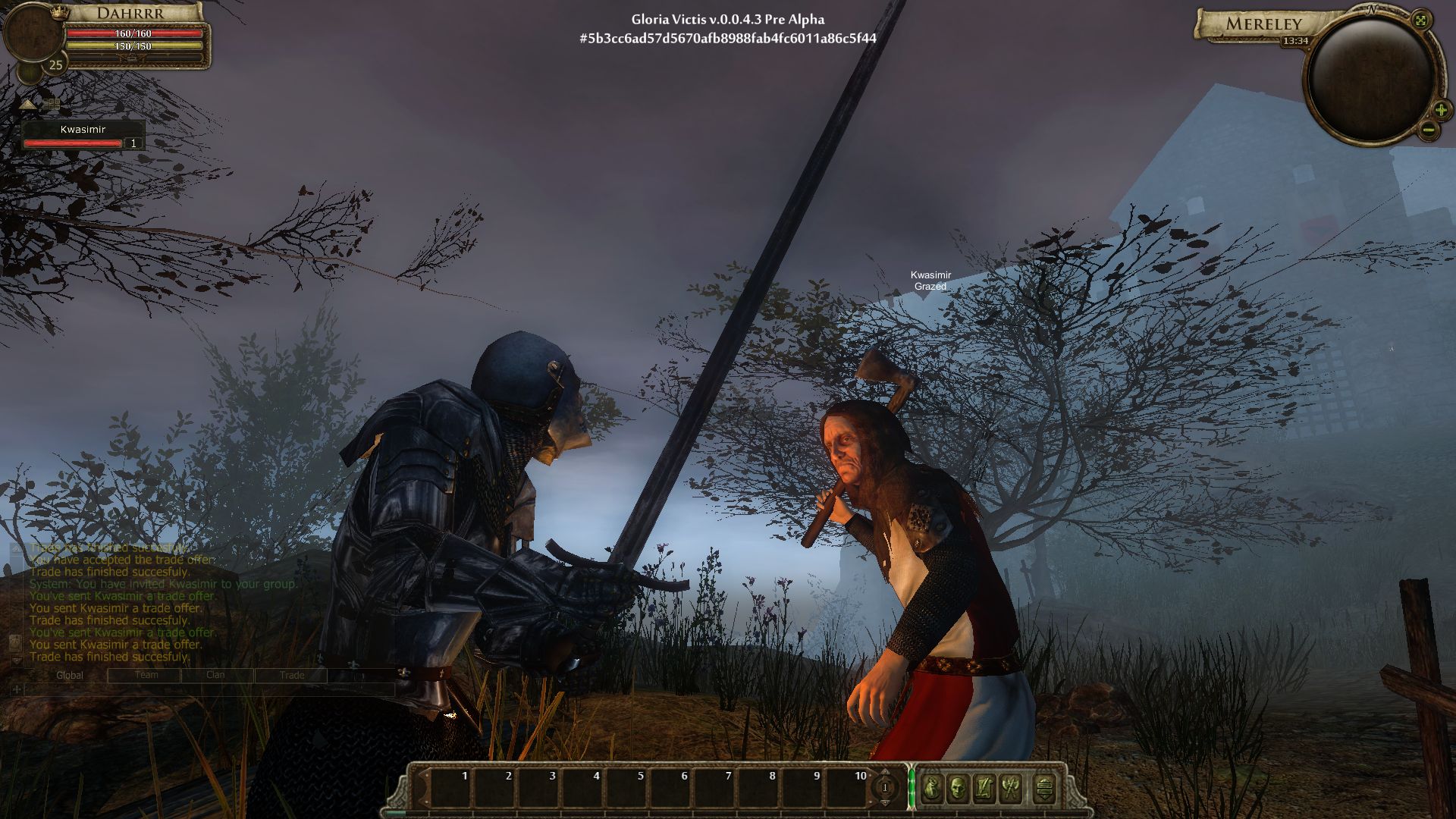Toggle the party grid layout icon
Image resolution: width=1456 pixels, height=819 pixels.
(51, 104)
